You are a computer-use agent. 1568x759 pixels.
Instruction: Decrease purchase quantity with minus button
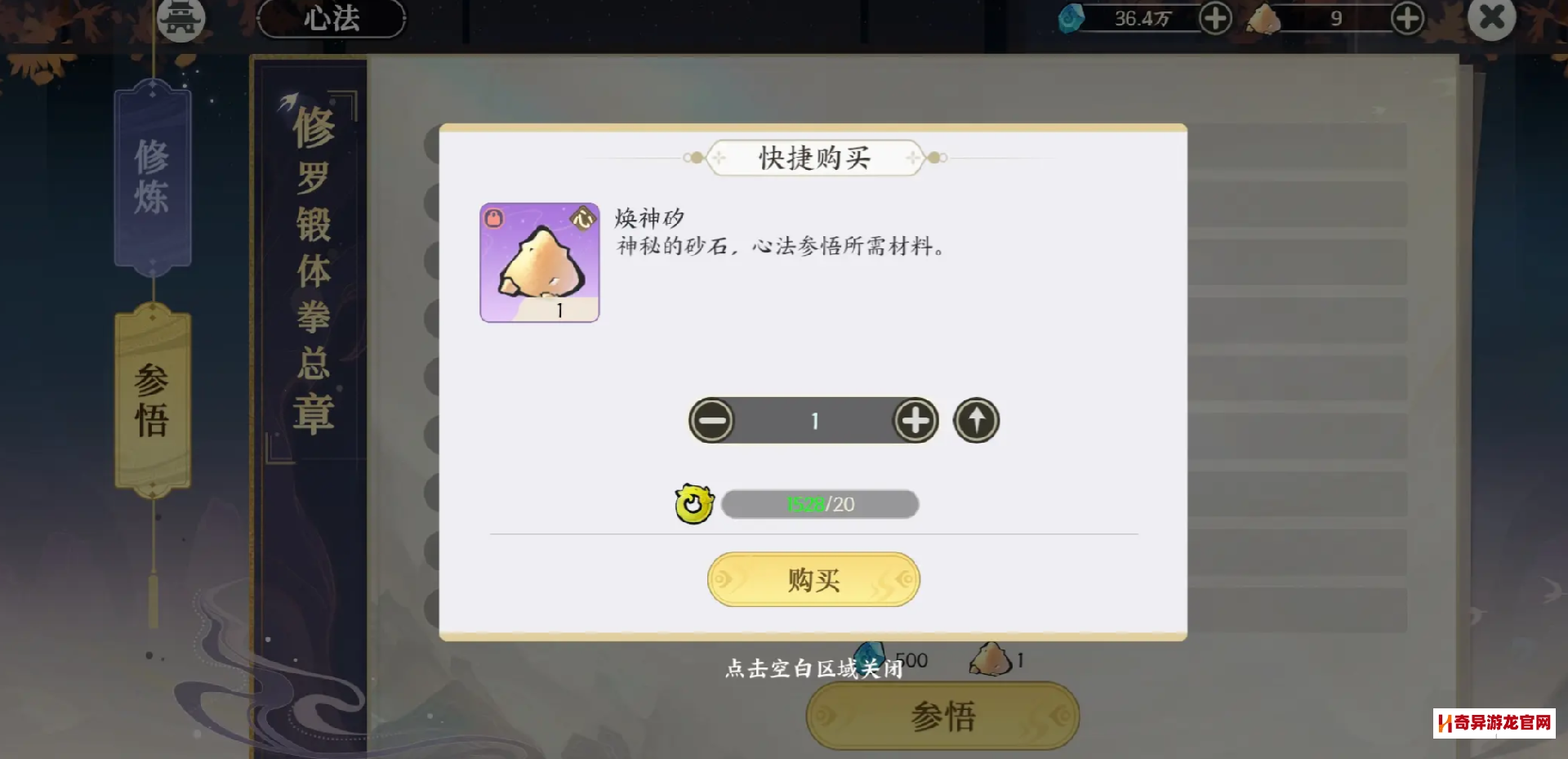coord(711,421)
